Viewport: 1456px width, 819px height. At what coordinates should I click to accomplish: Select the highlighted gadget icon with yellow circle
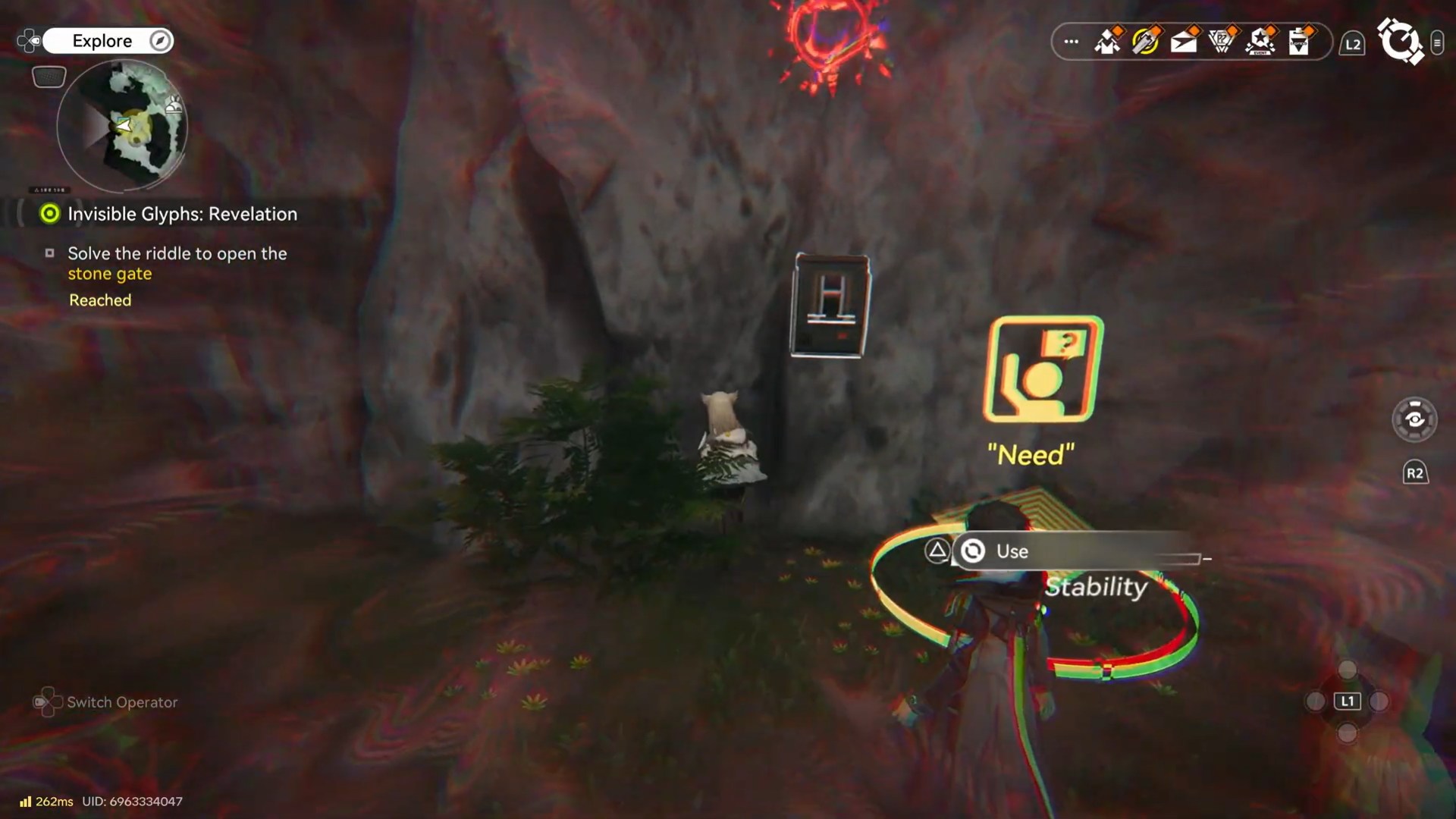(x=1146, y=43)
